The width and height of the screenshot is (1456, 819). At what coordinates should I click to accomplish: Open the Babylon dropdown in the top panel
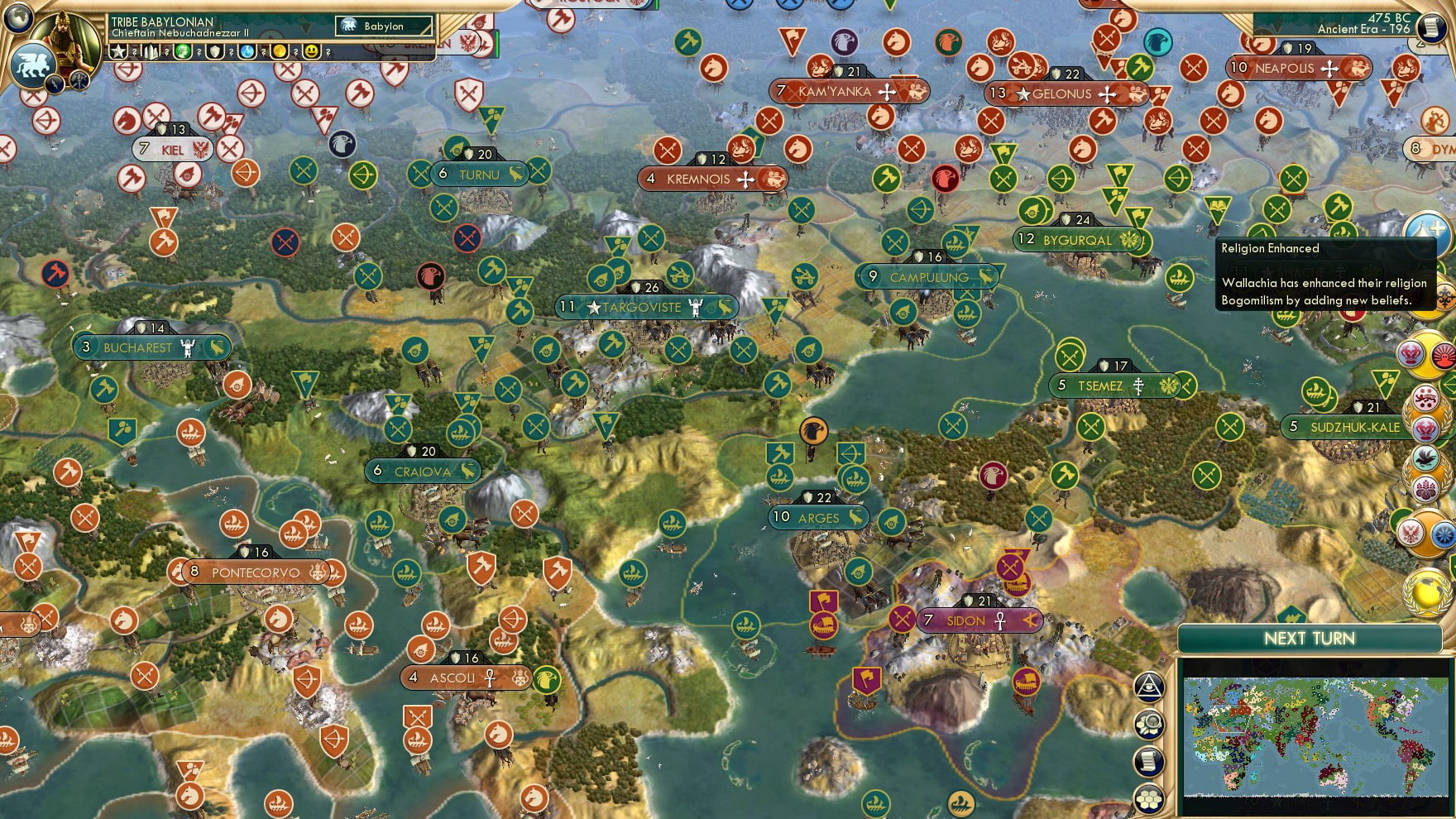(x=384, y=26)
